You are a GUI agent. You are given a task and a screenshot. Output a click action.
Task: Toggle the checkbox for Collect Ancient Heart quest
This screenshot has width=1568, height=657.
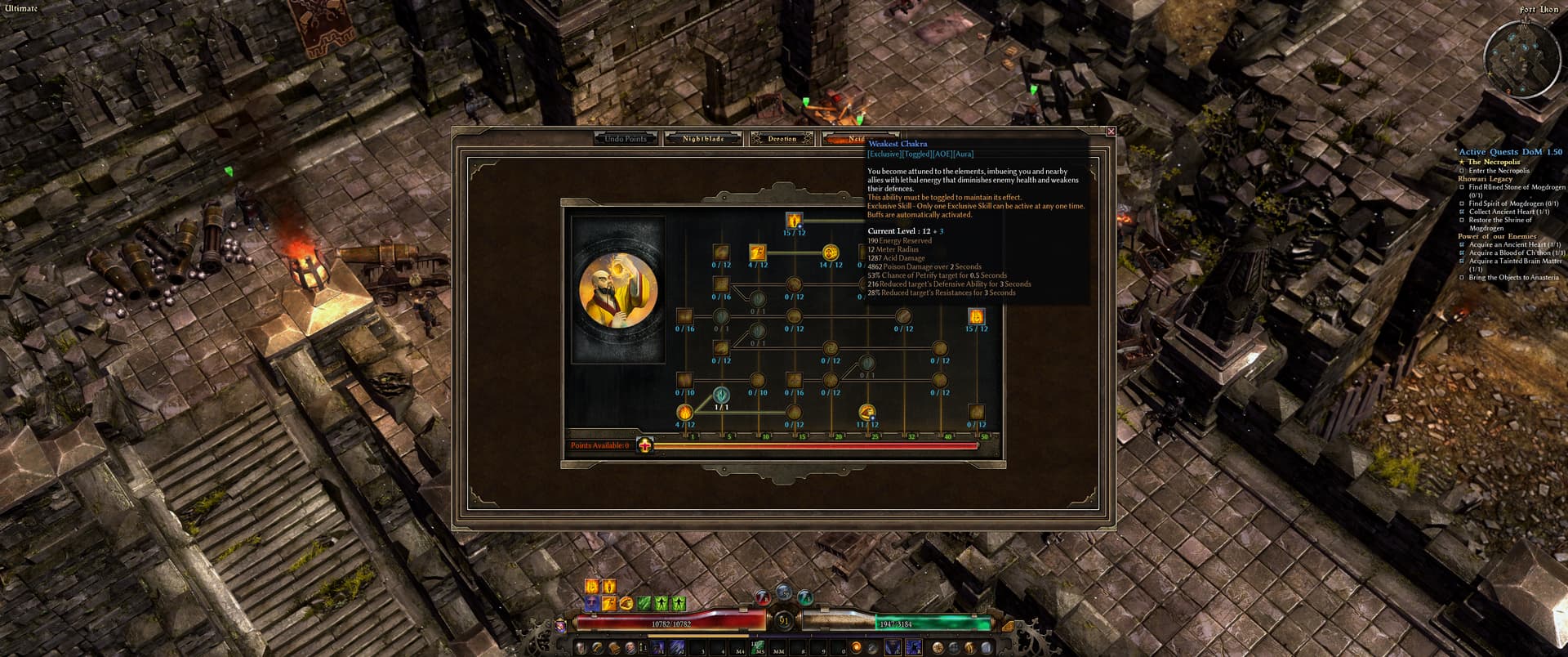pos(1461,212)
